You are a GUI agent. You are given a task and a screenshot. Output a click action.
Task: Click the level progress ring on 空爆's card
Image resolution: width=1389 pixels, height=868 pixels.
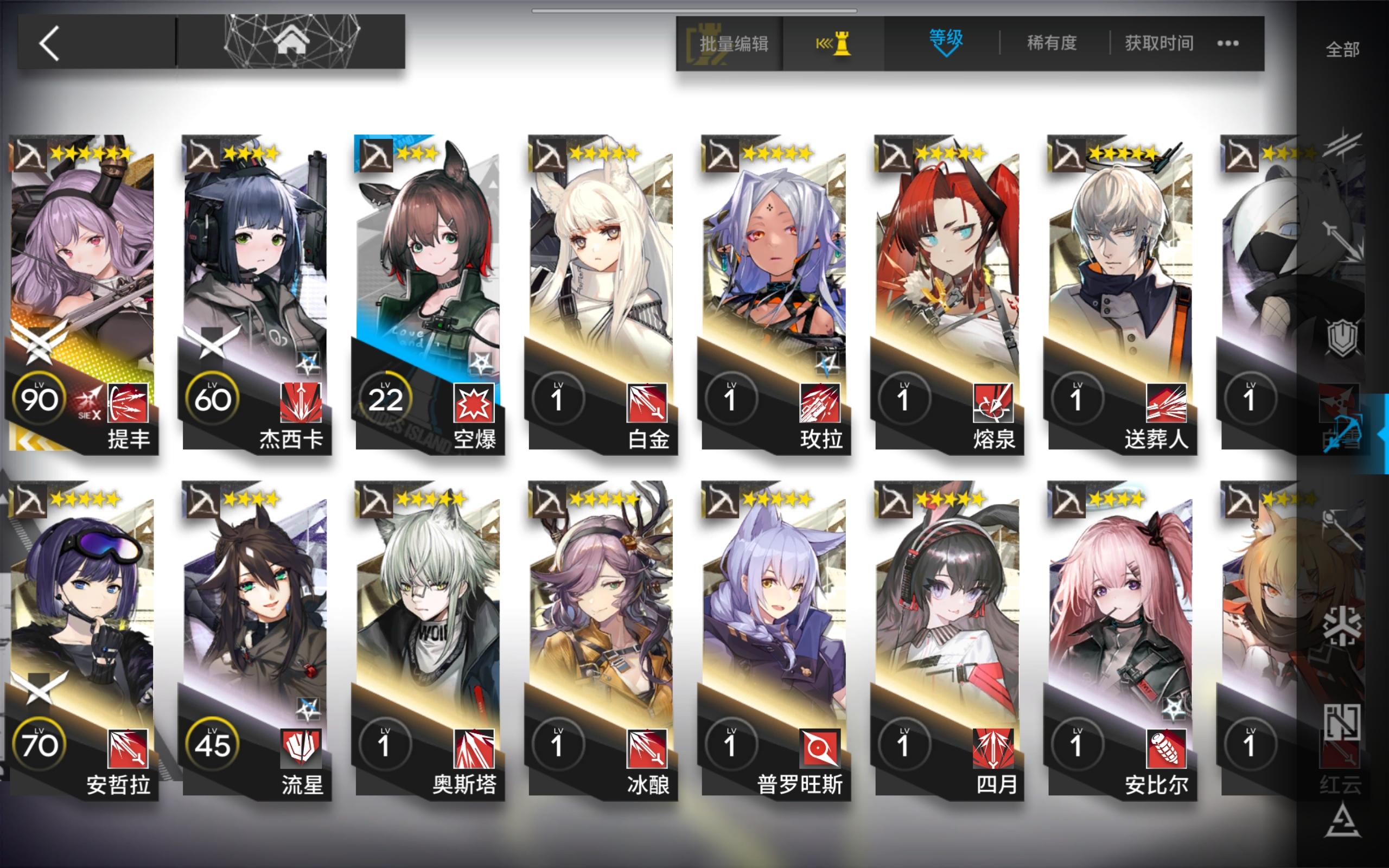[385, 396]
